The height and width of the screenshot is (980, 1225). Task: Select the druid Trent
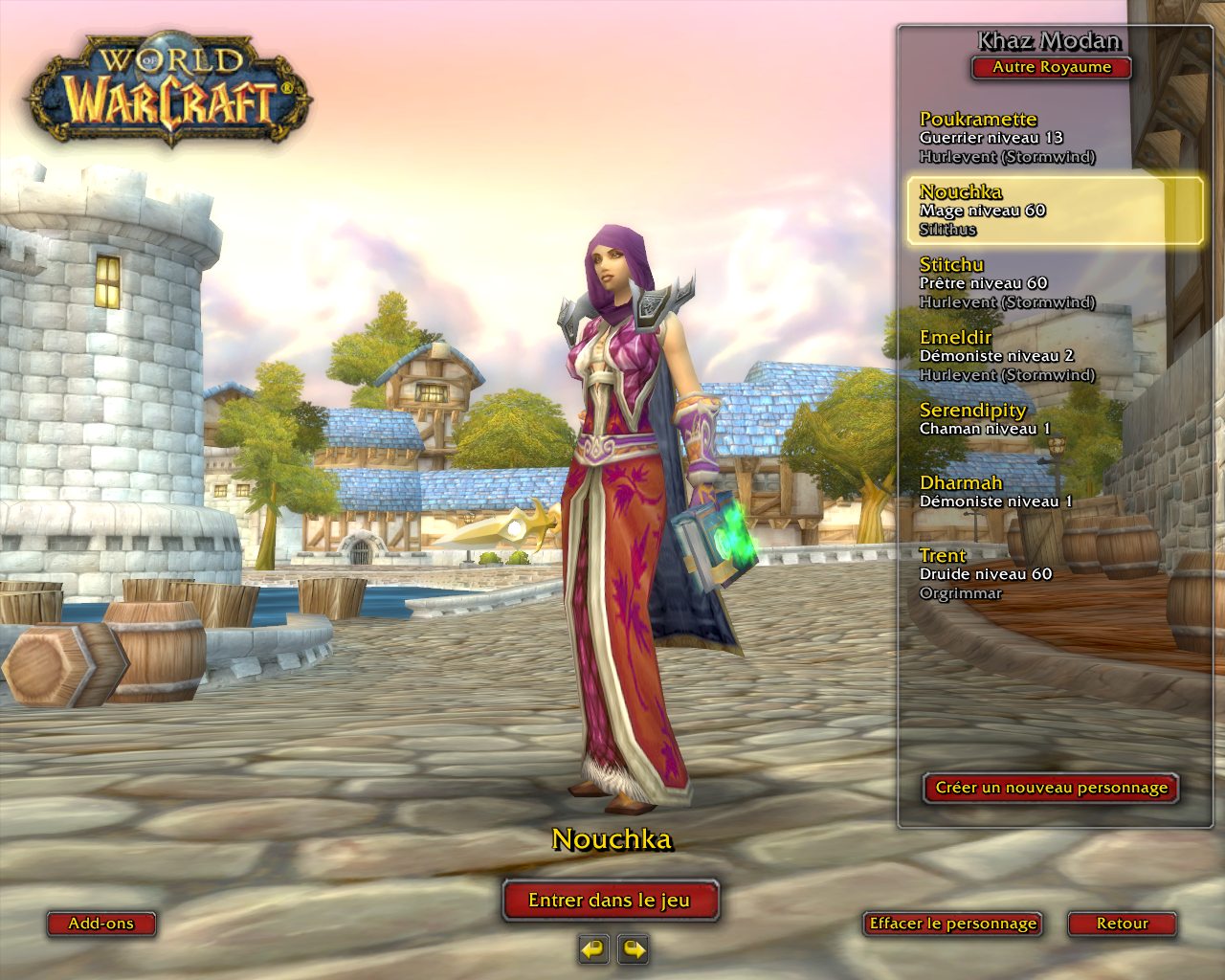click(x=986, y=573)
